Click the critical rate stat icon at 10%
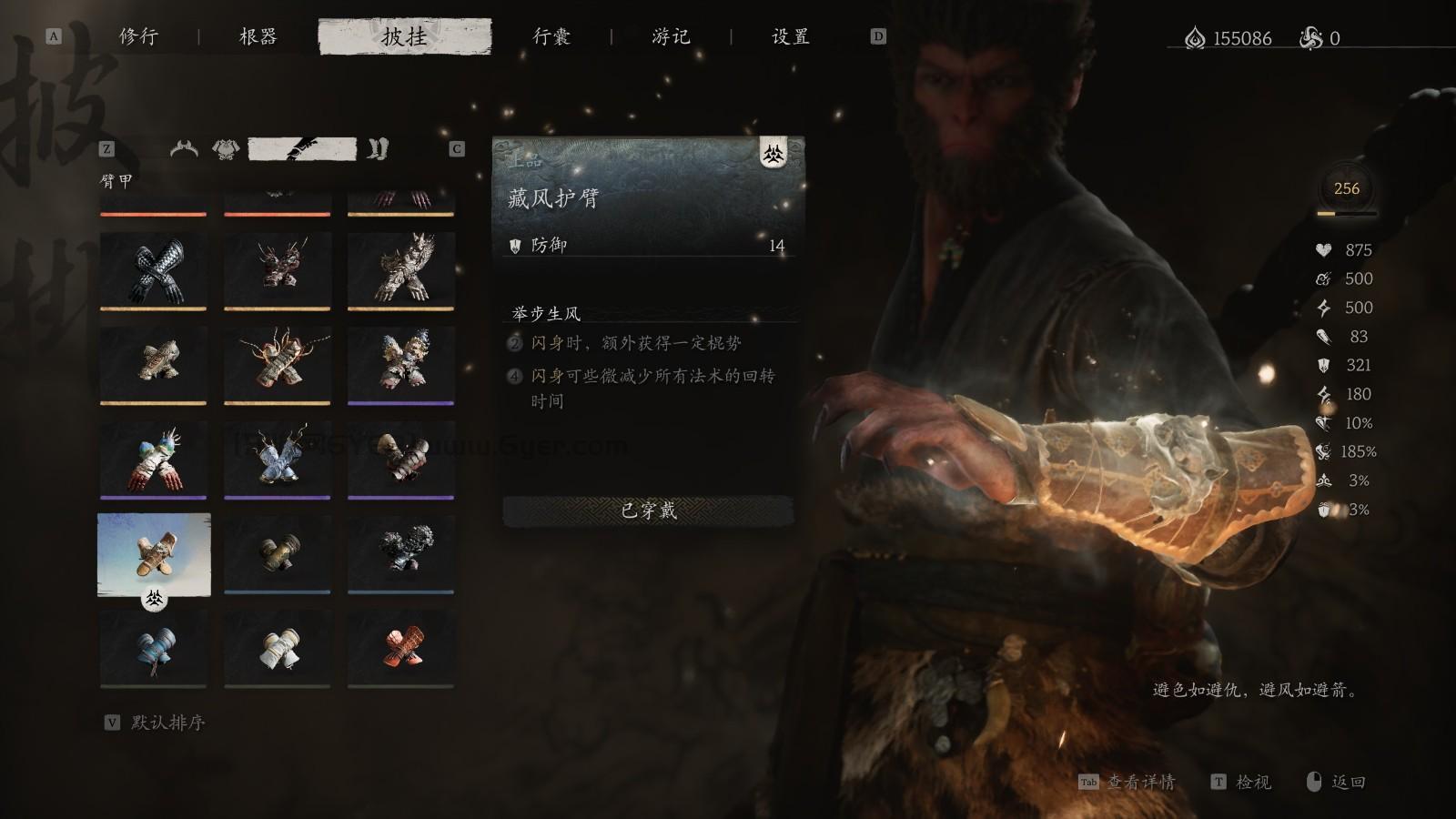The image size is (1456, 819). (1322, 421)
